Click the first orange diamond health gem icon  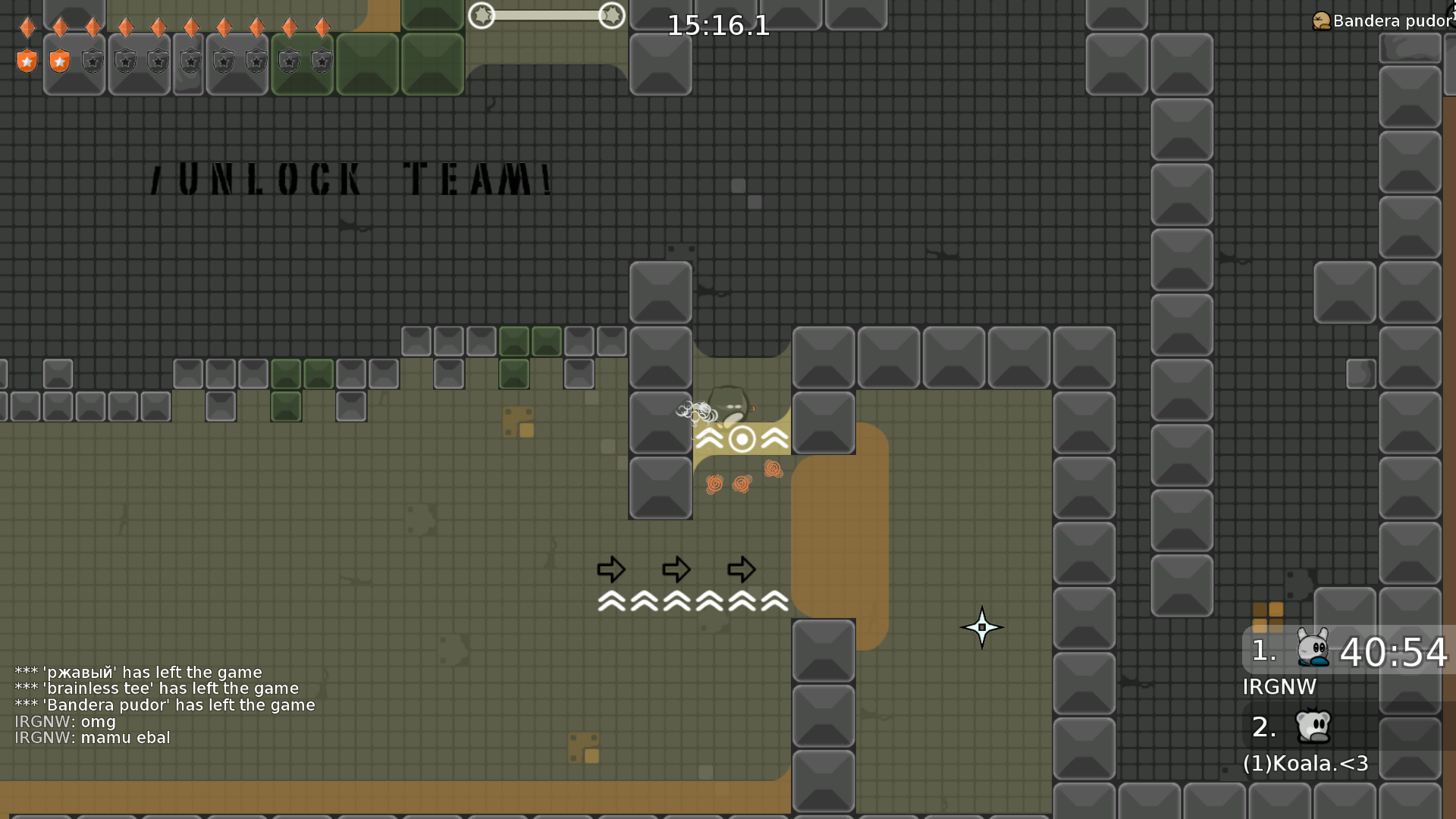(27, 27)
